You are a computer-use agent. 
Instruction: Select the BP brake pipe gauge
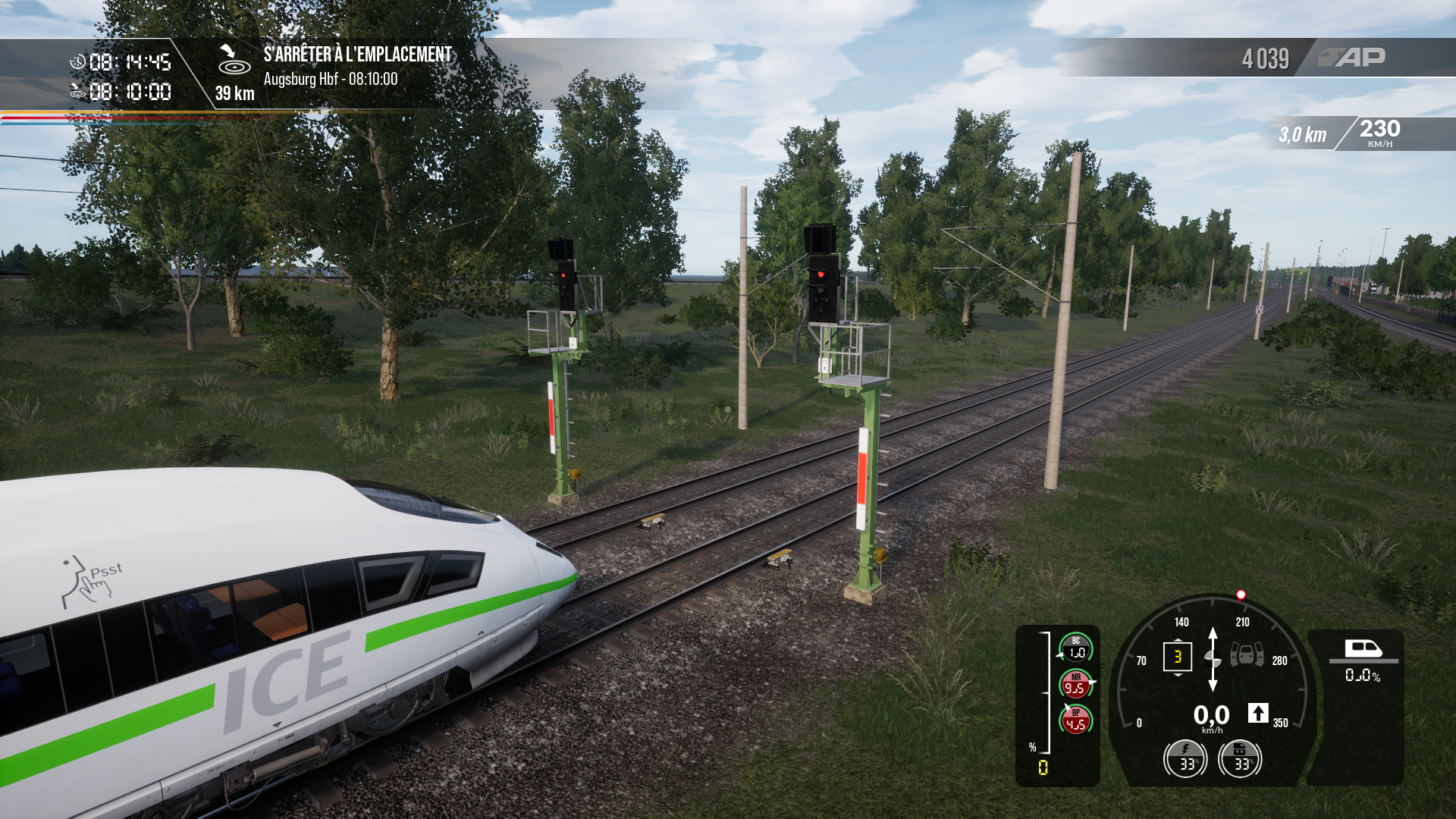pyautogui.click(x=1075, y=720)
